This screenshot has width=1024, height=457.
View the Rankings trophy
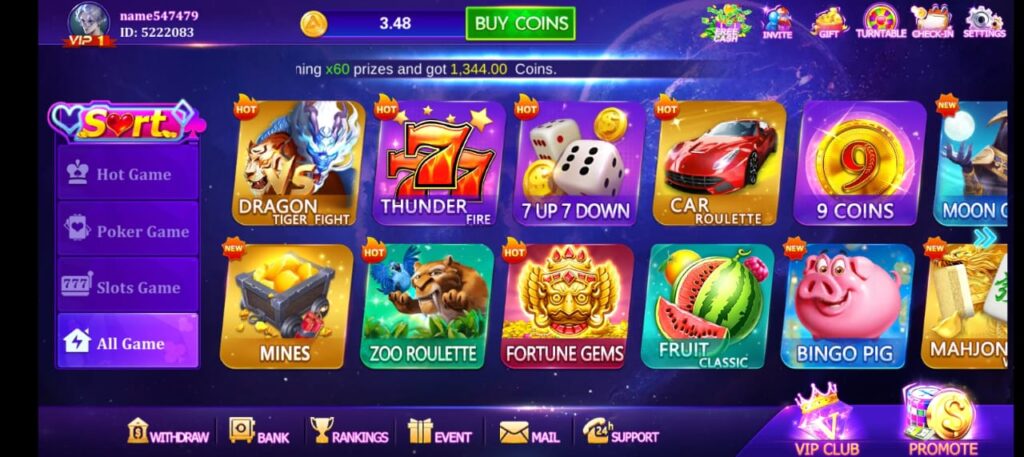(349, 432)
